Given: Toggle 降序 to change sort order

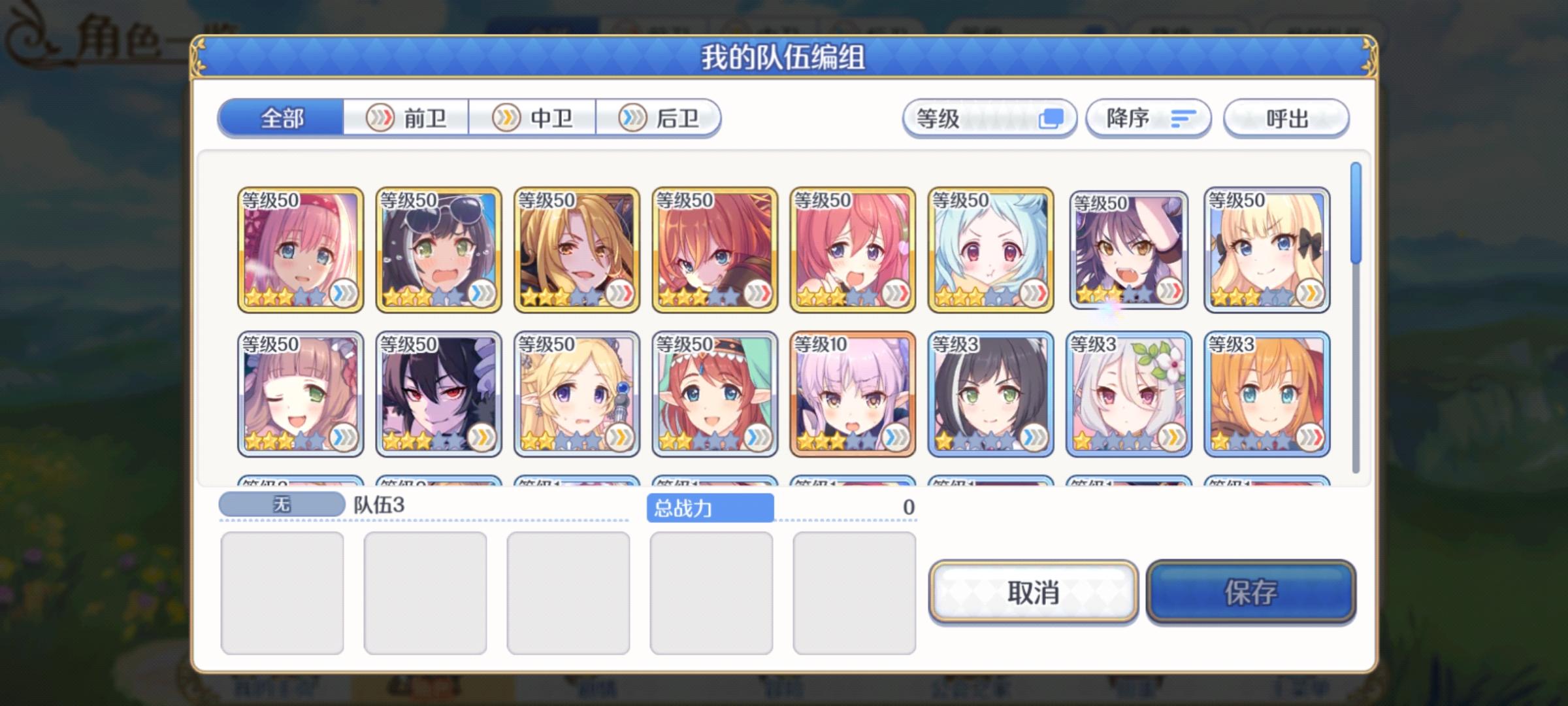Looking at the screenshot, I should click(1148, 118).
